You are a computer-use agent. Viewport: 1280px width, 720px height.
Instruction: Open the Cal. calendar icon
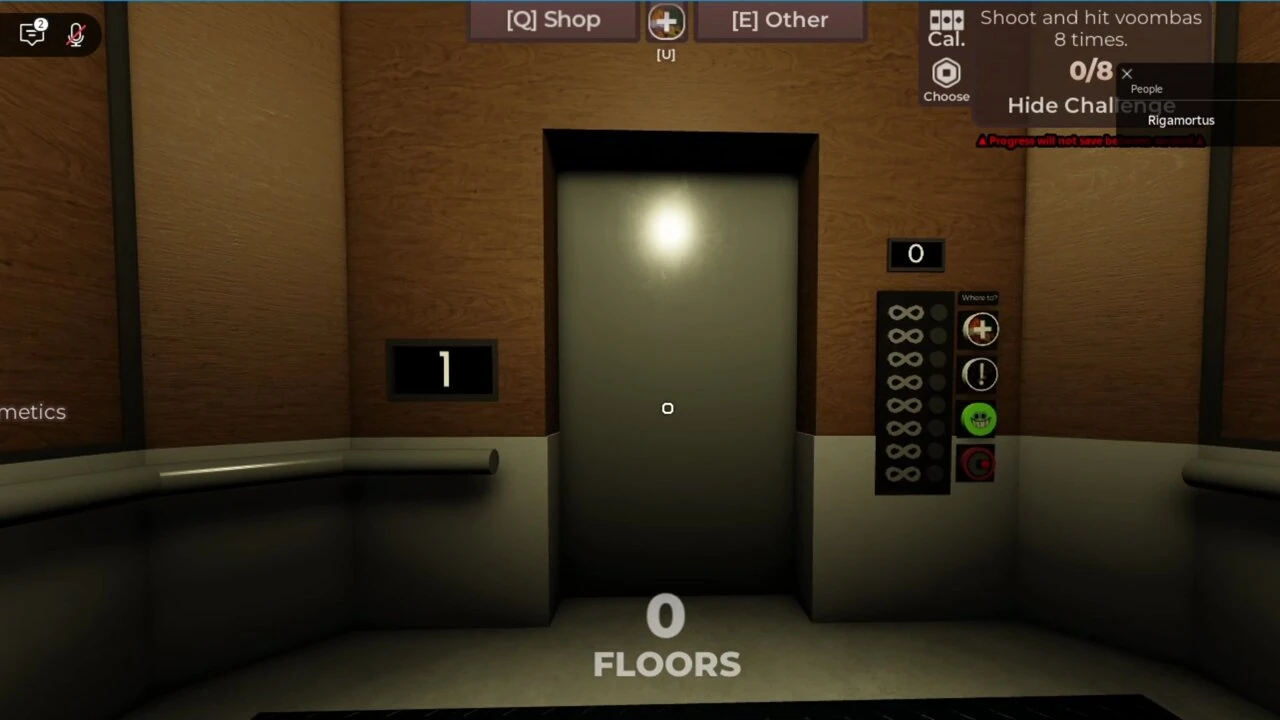point(946,28)
